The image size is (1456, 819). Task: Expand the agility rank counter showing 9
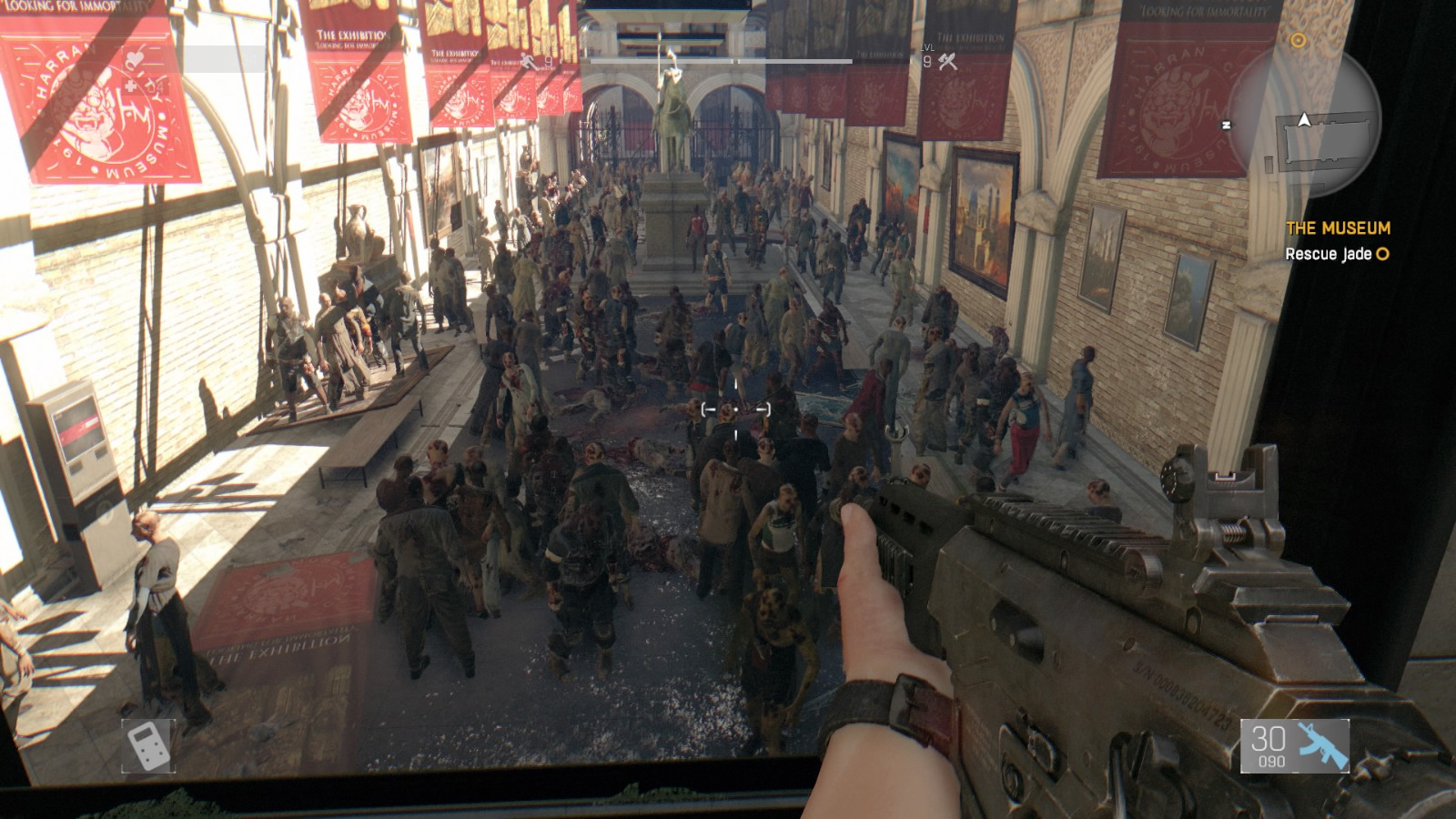click(548, 61)
